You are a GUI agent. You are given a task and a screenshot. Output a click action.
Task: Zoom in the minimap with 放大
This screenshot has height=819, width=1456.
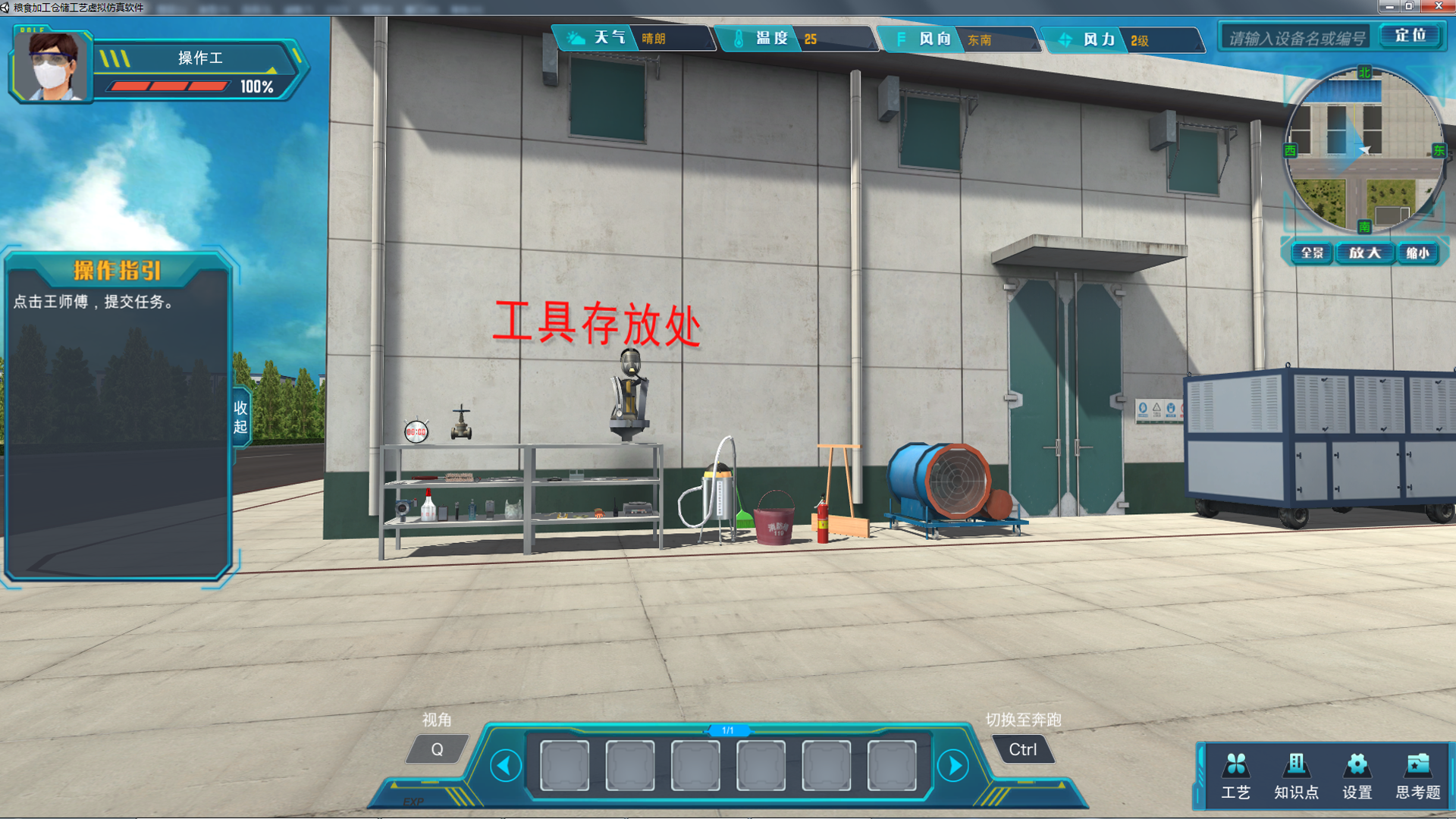click(1364, 253)
